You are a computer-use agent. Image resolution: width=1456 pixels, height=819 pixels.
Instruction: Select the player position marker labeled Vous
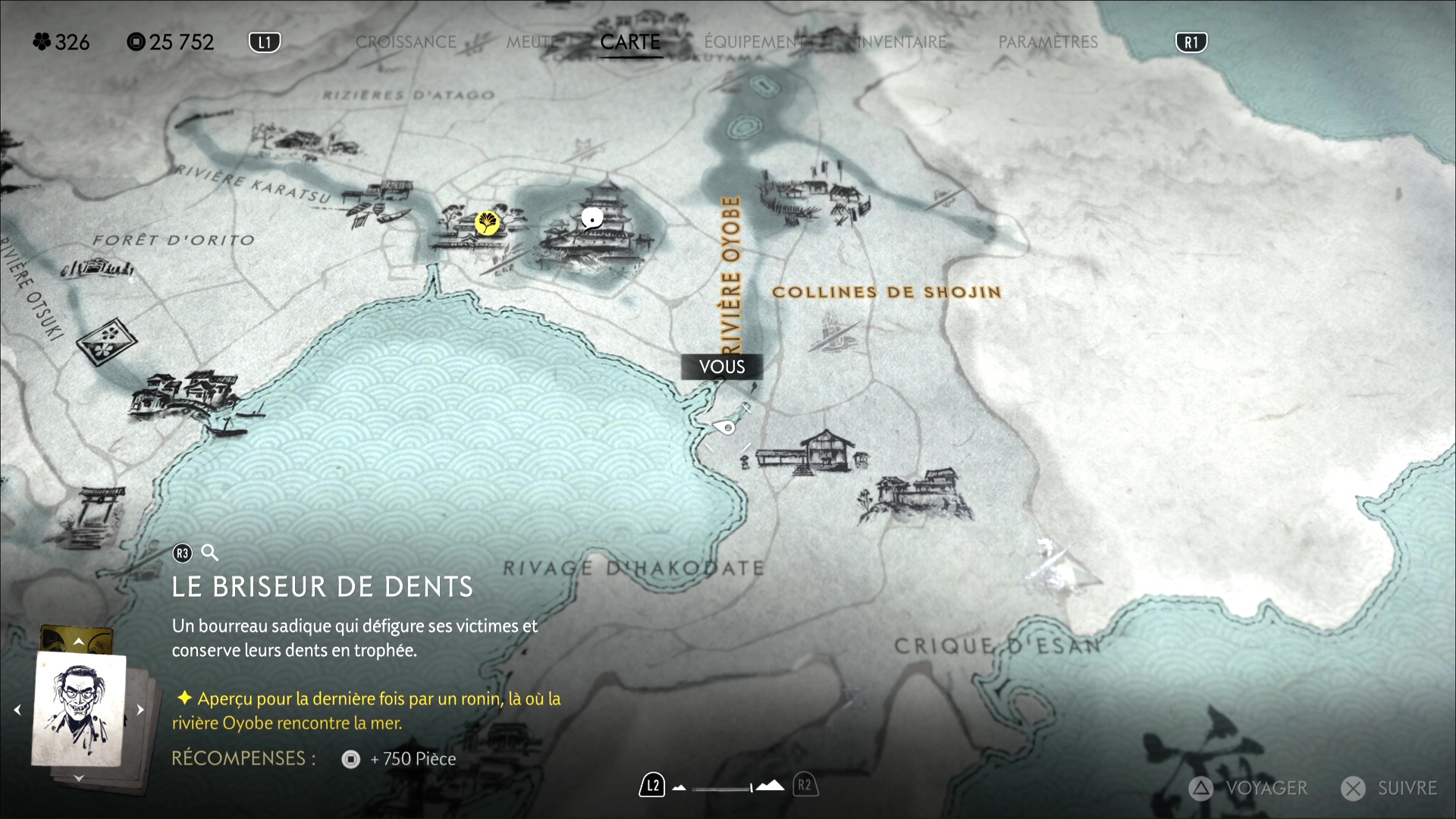click(x=726, y=428)
